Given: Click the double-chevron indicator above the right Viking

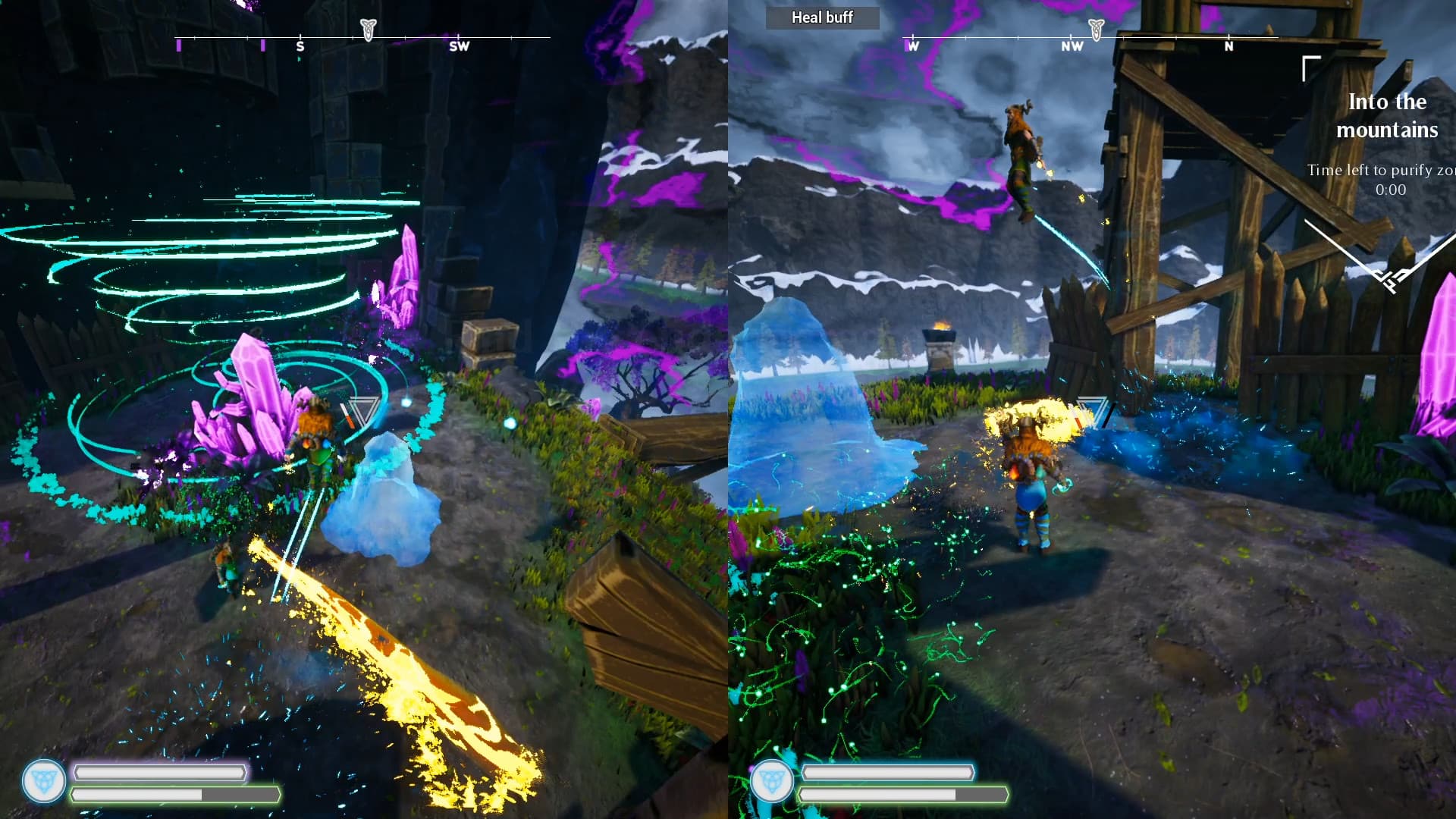Looking at the screenshot, I should tap(1092, 410).
